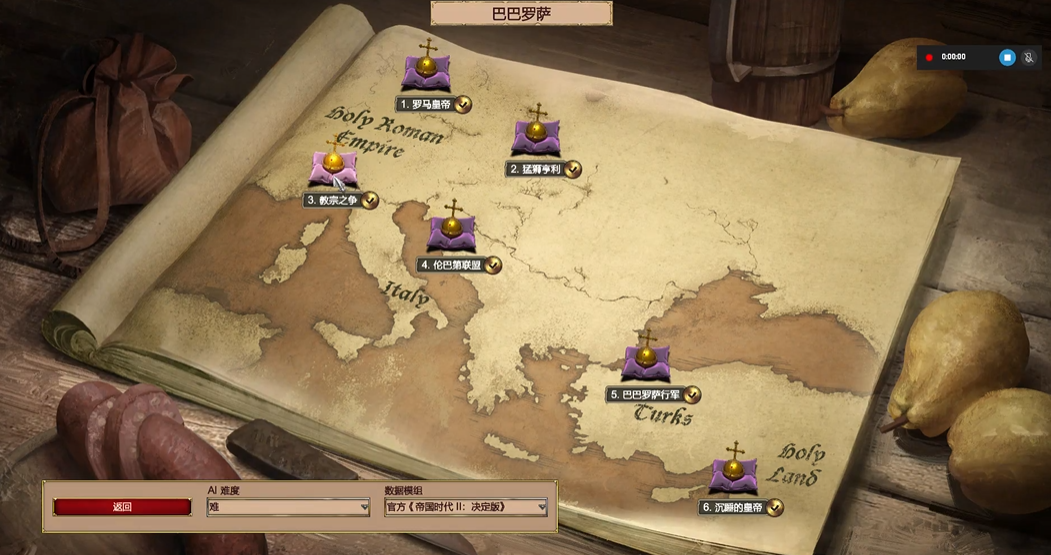1051x555 pixels.
Task: Start scenario 4. 伦巴第联盟
Action: pos(453,233)
